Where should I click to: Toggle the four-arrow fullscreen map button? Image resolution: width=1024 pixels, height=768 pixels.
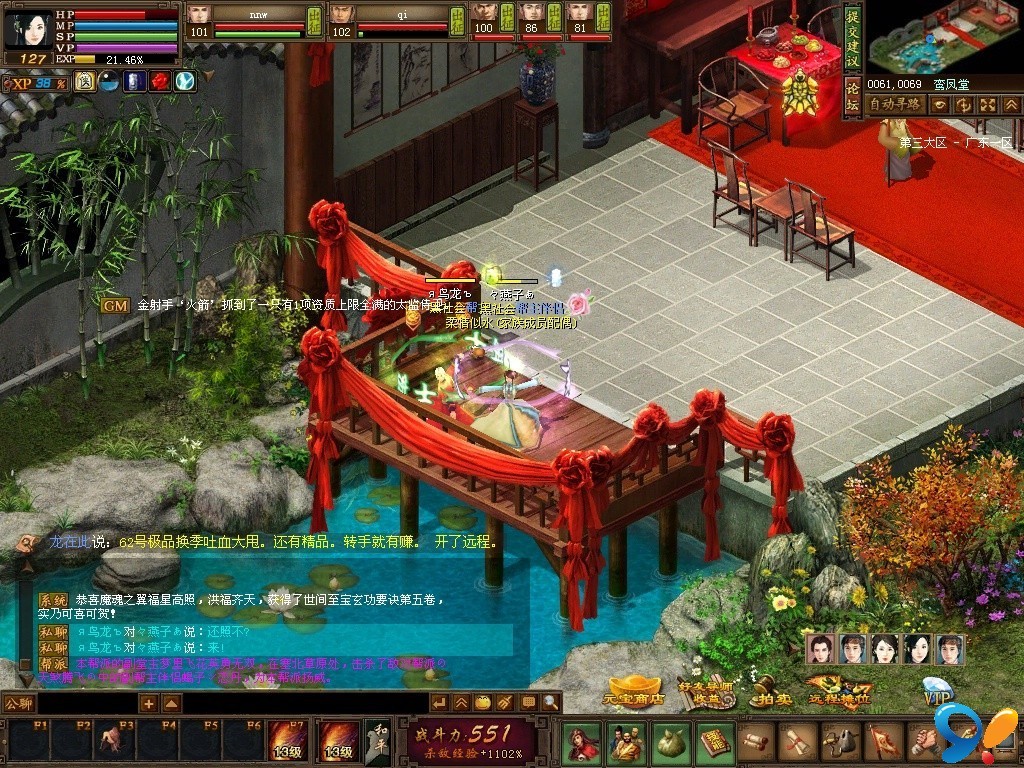pos(987,104)
